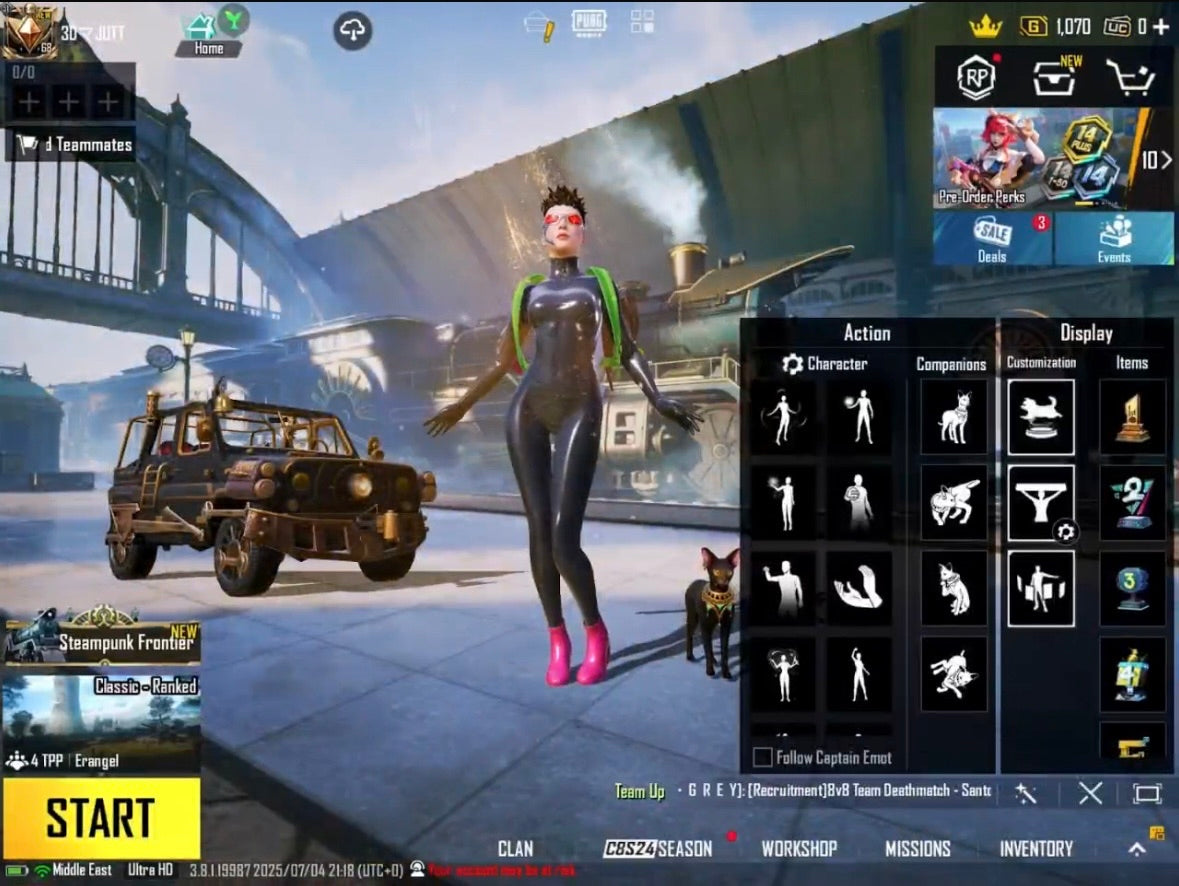Click the cloud download icon
The image size is (1179, 886).
[x=352, y=31]
